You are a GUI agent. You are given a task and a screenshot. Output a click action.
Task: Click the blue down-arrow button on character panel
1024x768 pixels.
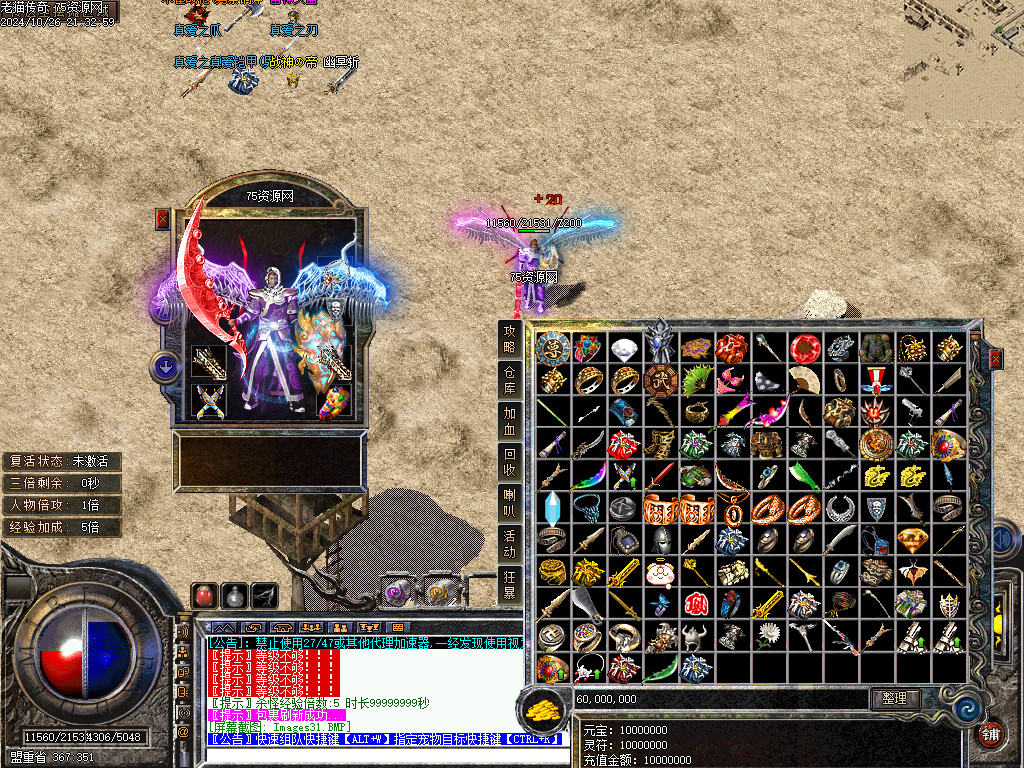[x=164, y=367]
